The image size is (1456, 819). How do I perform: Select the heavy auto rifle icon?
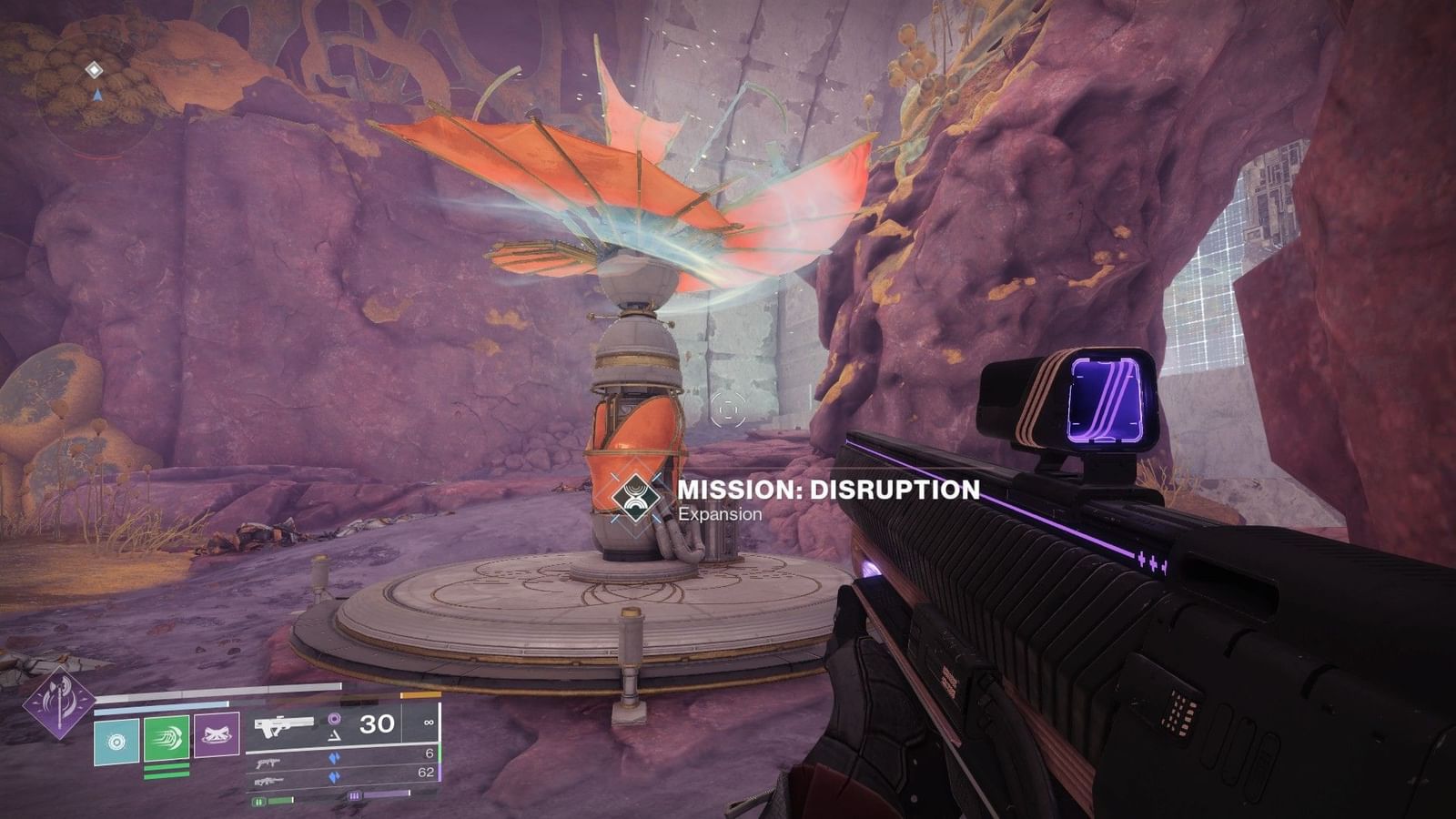(270, 781)
